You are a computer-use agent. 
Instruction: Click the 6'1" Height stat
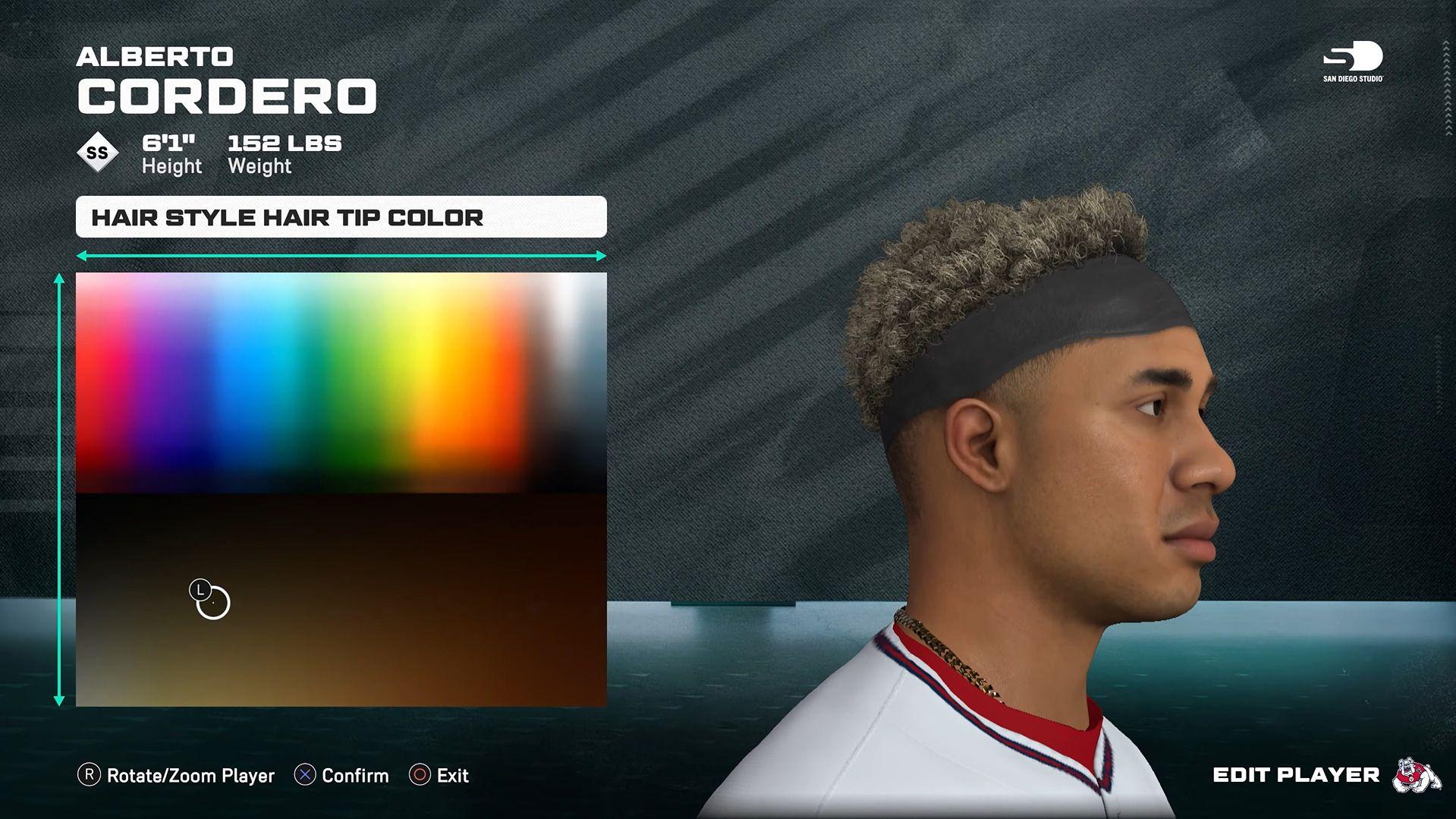[171, 150]
